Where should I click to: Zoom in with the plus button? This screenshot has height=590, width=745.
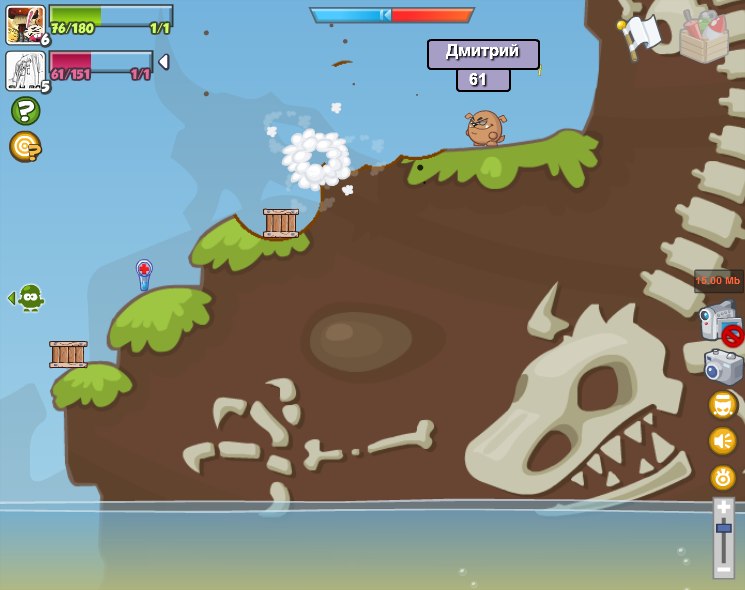point(723,508)
